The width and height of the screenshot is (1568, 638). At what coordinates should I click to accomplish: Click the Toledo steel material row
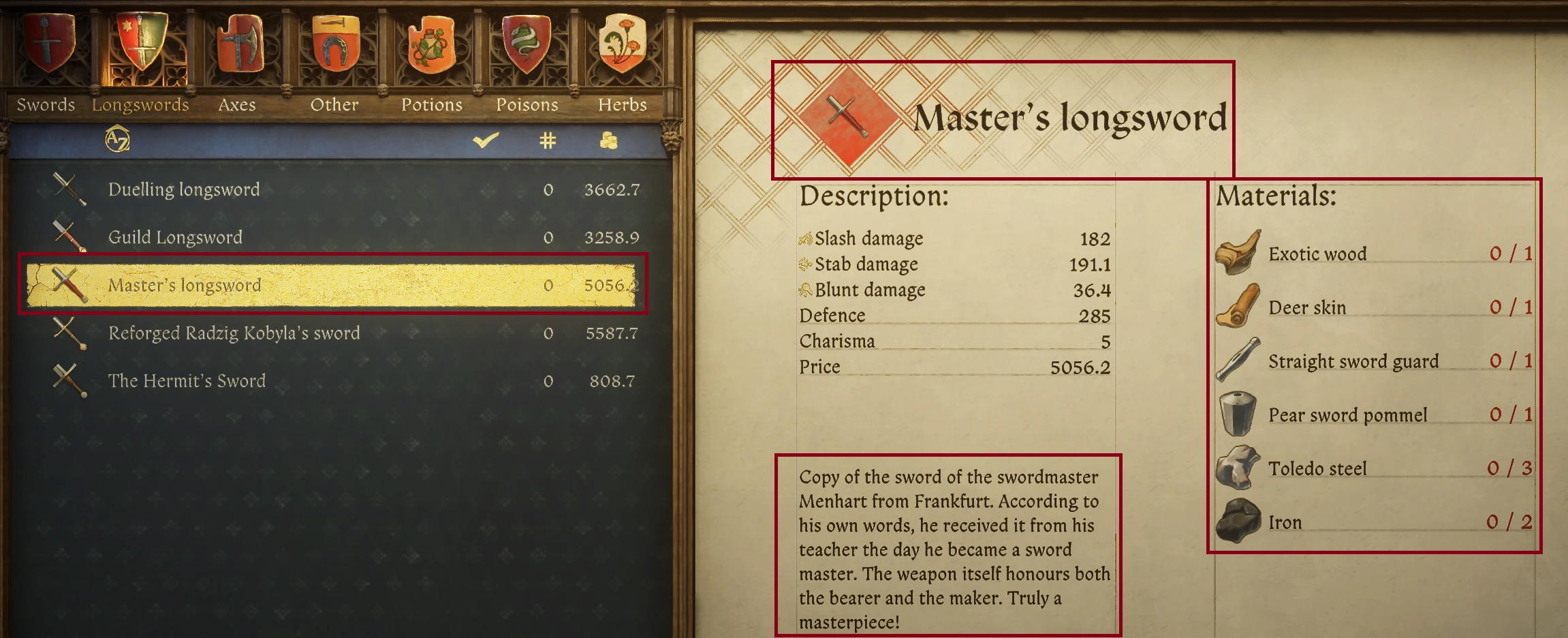(x=1317, y=468)
